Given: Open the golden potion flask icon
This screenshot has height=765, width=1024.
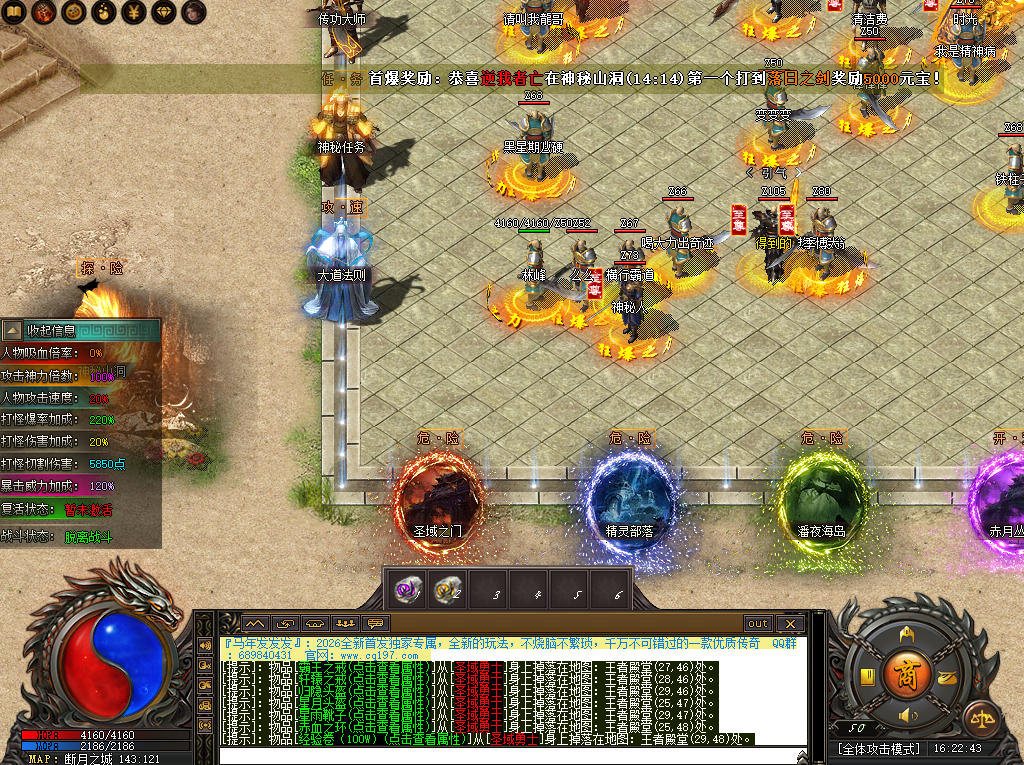Looking at the screenshot, I should coord(102,12).
